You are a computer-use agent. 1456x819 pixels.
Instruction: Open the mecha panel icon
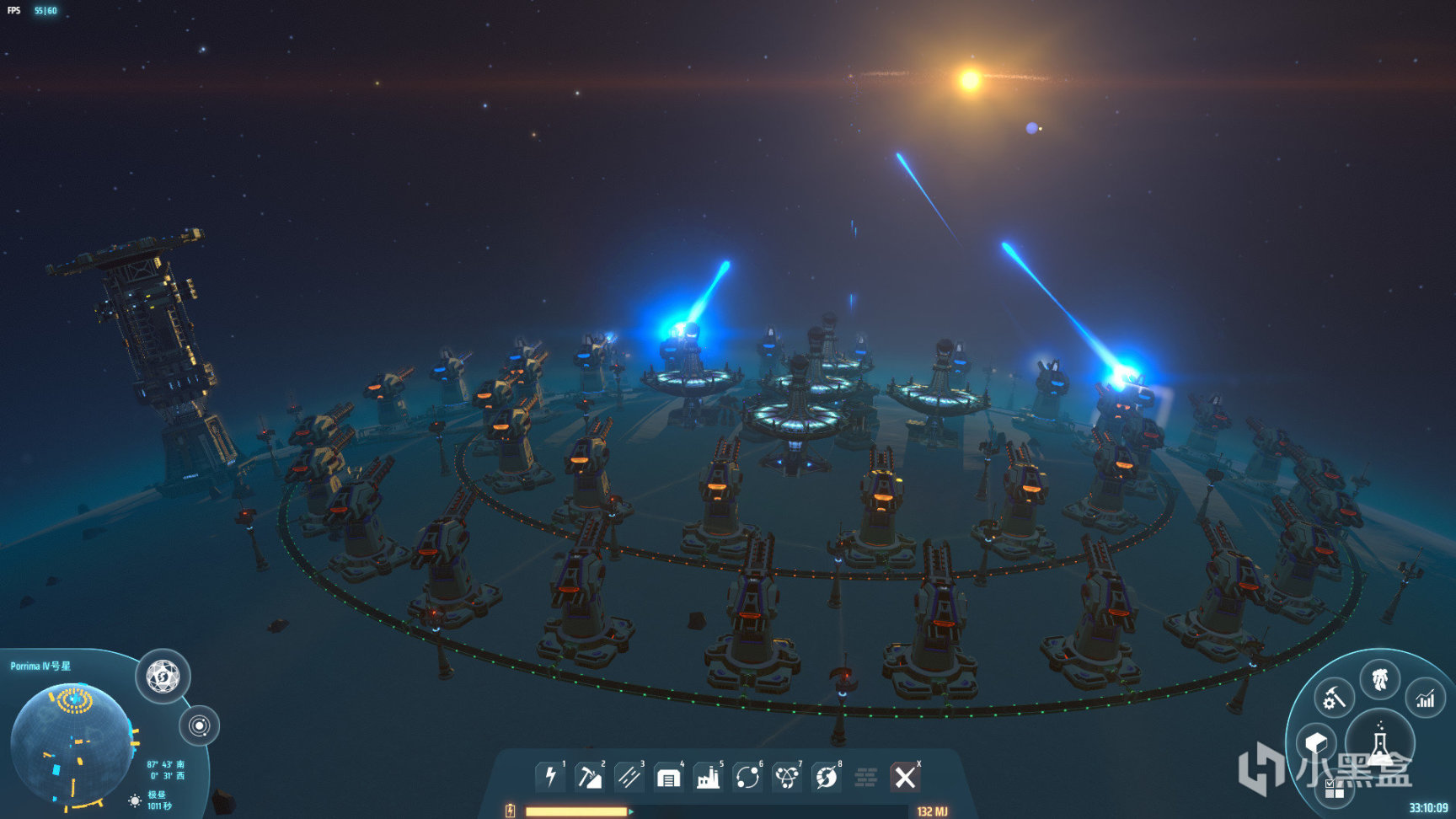tap(1379, 678)
